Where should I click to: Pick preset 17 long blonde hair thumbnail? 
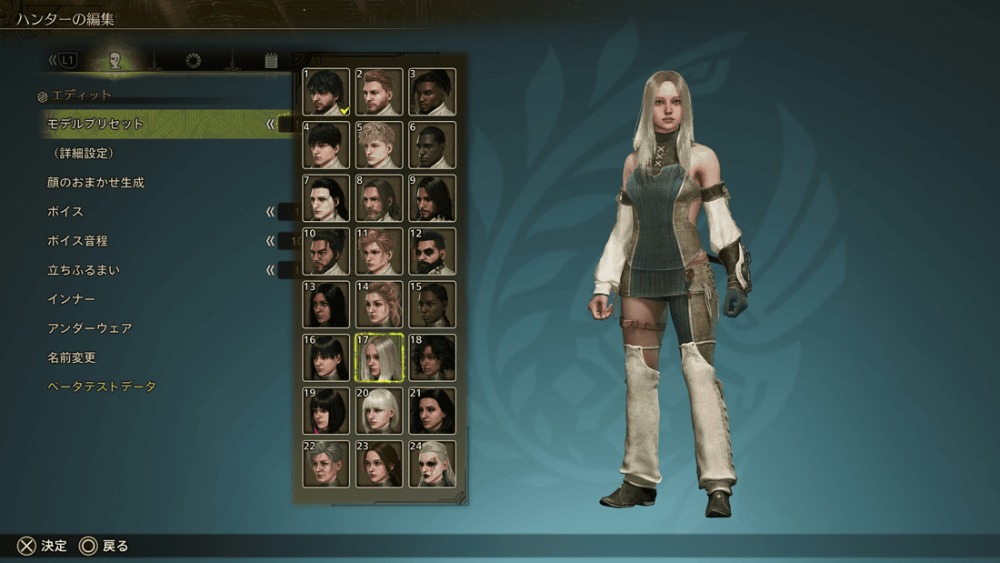[x=379, y=357]
